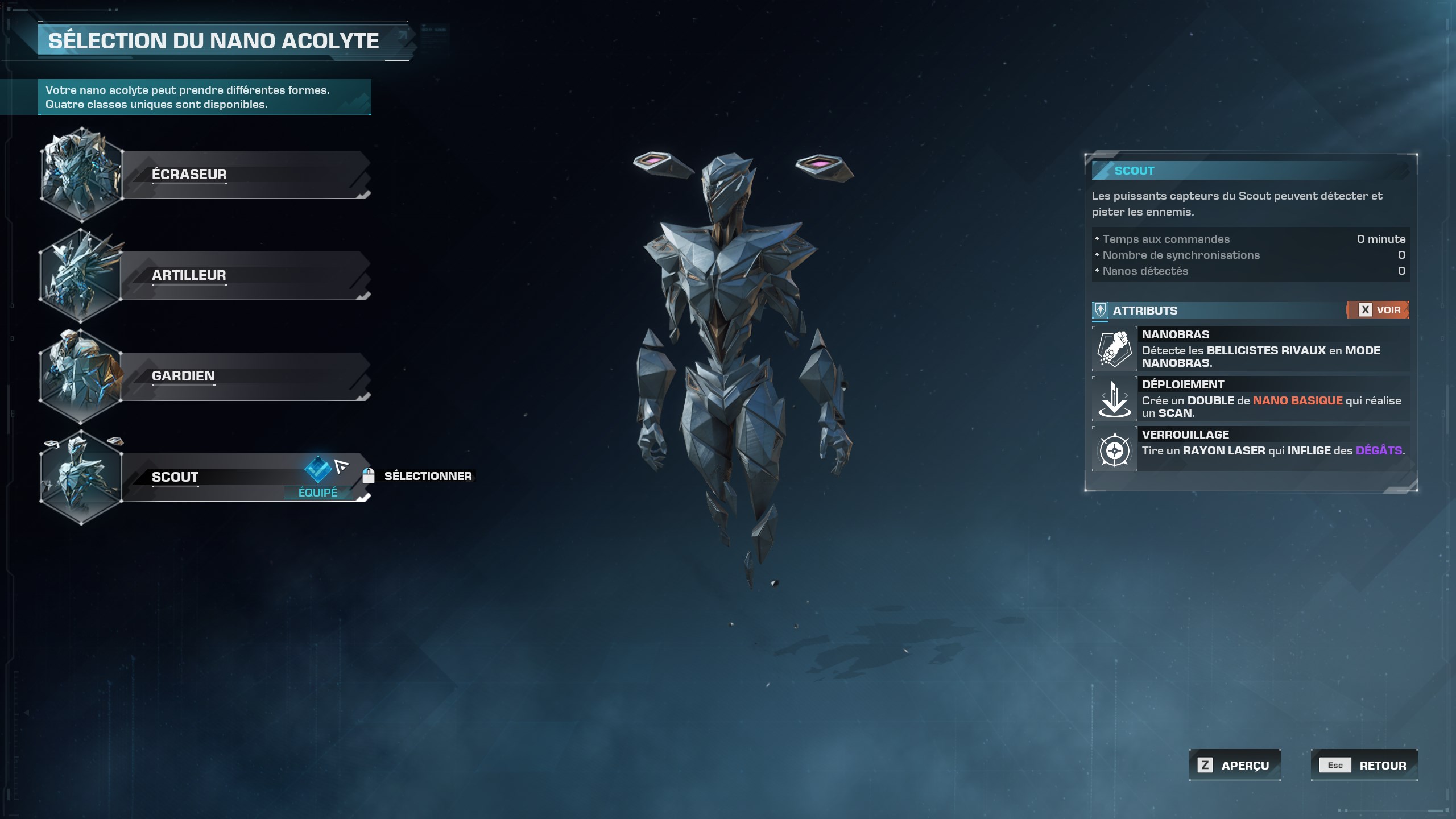
Task: Go back with the Retour button
Action: (1364, 765)
